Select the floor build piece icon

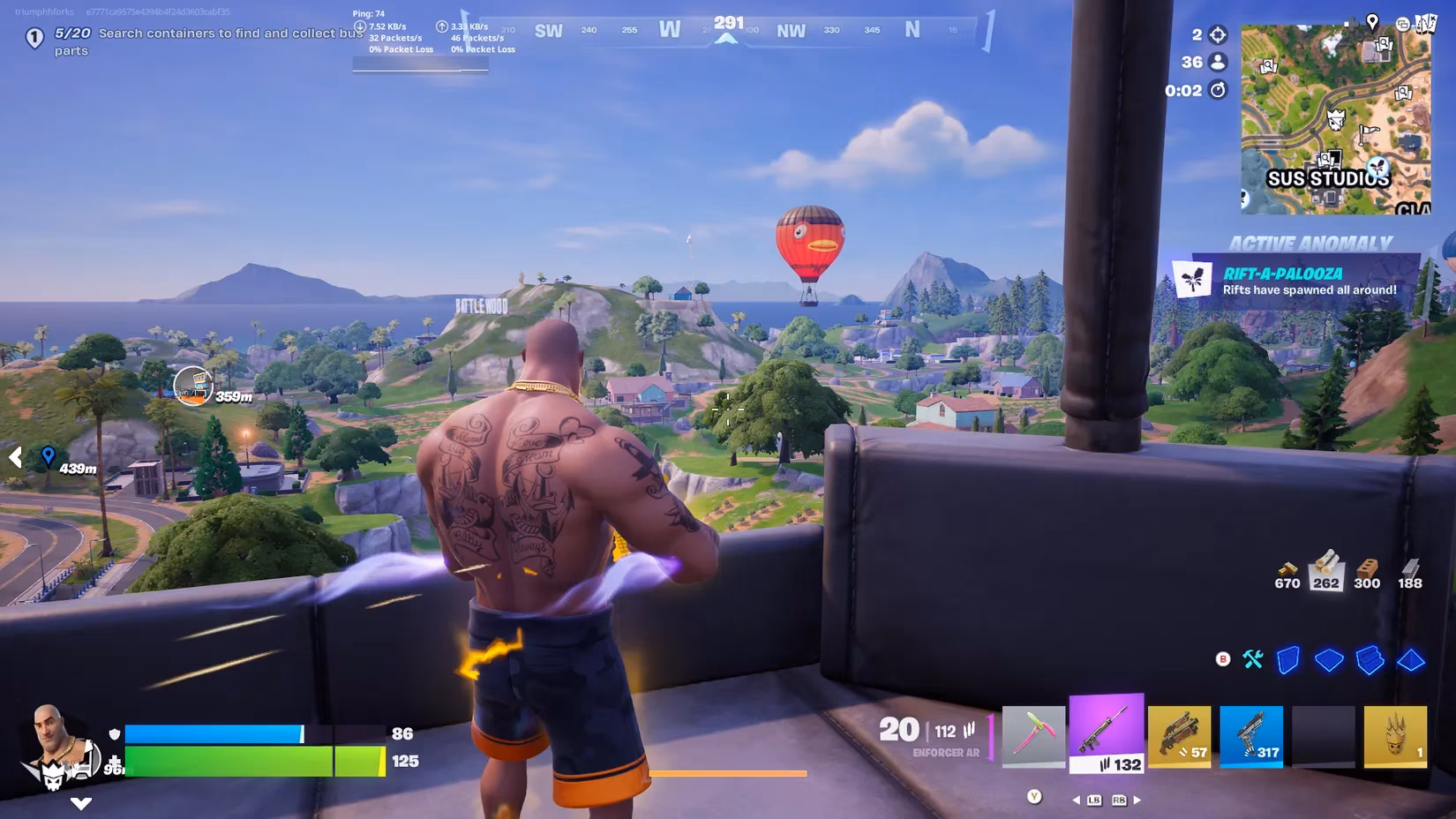(1329, 659)
